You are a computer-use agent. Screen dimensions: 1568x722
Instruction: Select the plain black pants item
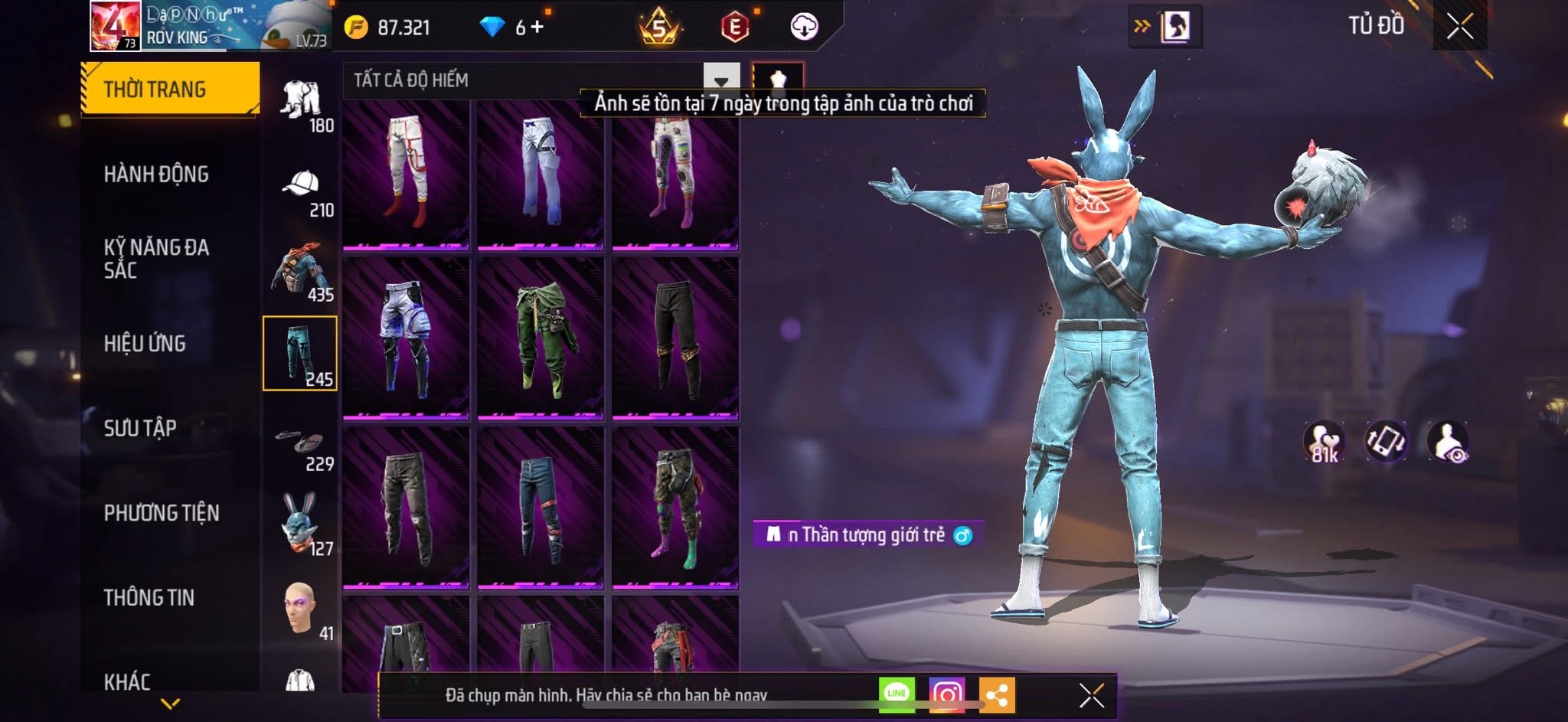coord(675,337)
